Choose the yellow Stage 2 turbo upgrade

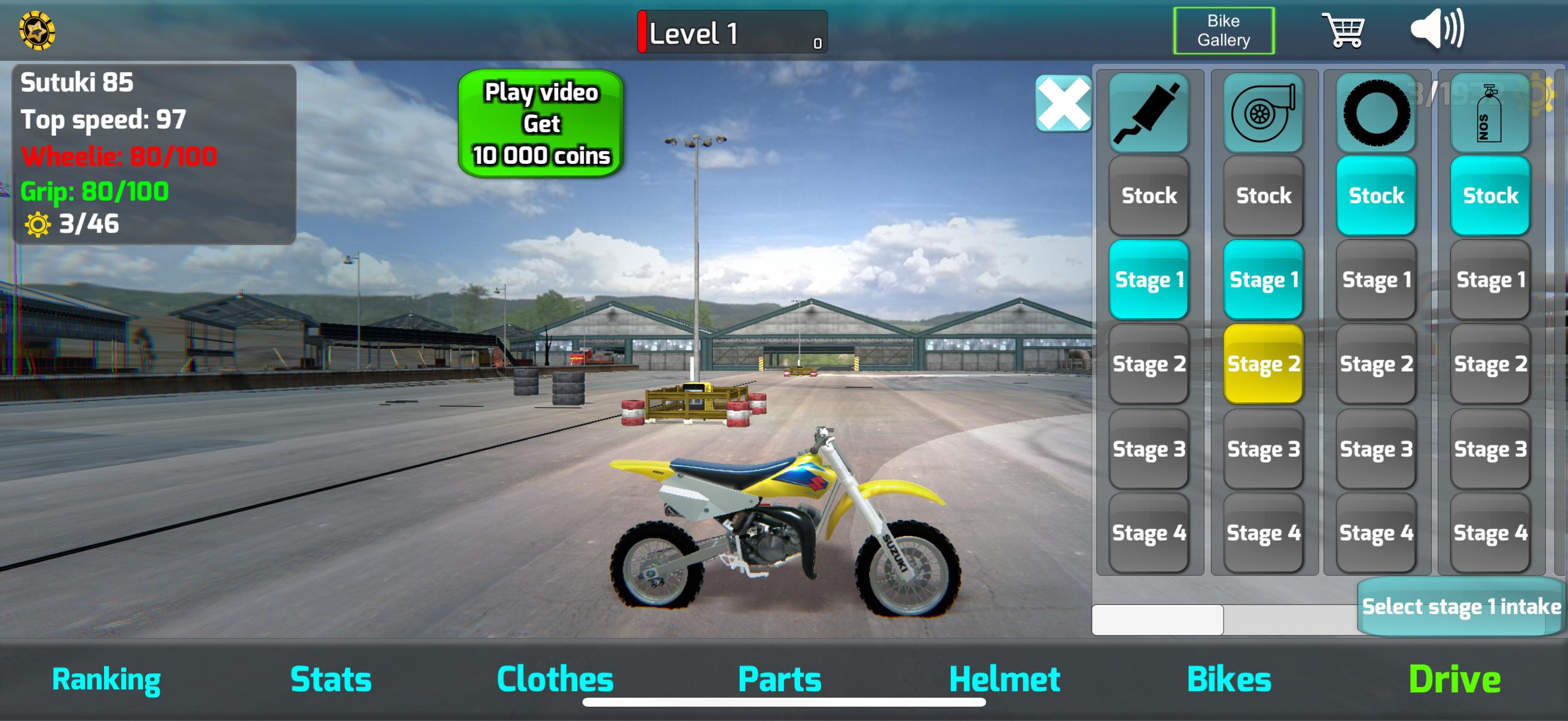[1262, 364]
